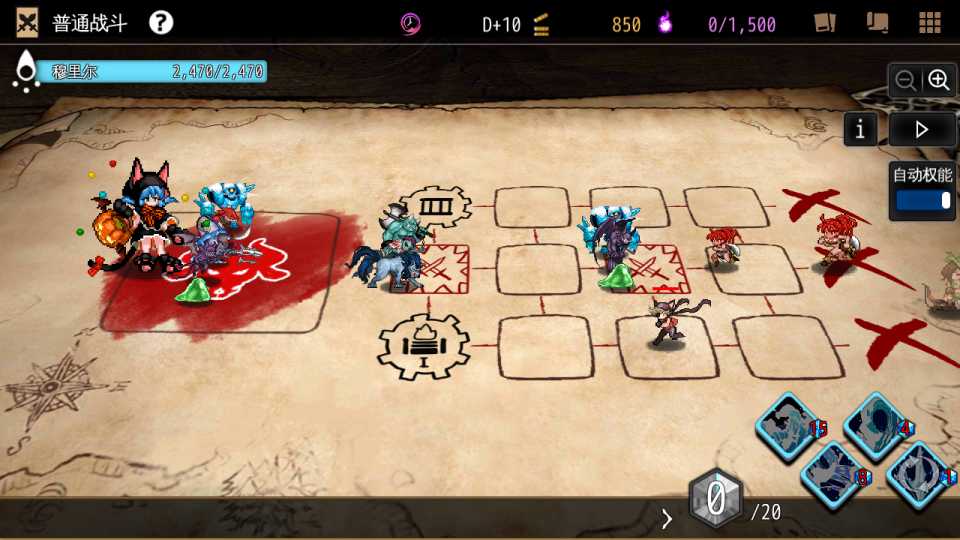
Task: Zoom in with the plus magnifier
Action: [938, 81]
